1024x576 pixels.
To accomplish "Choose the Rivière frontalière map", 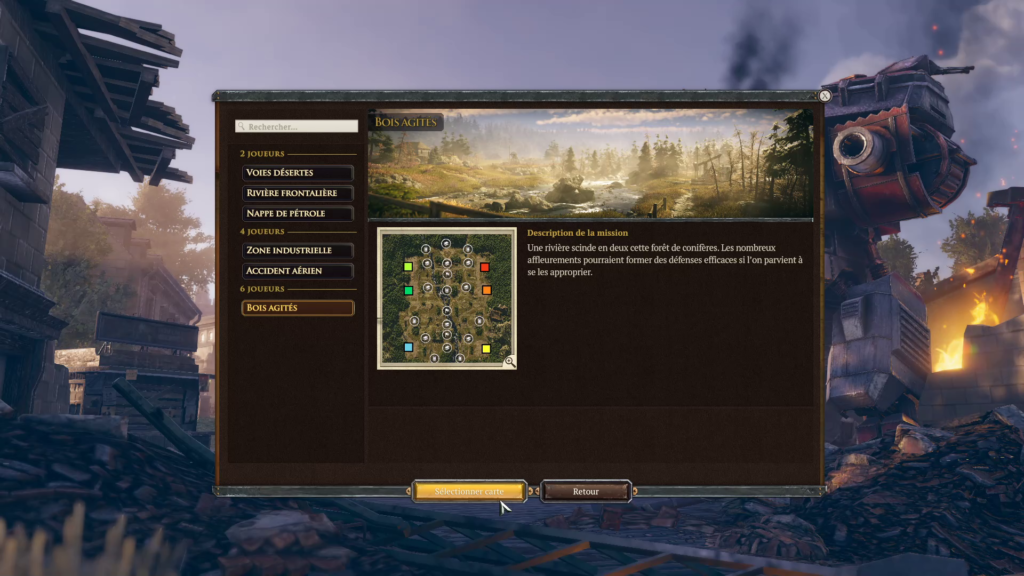I will [298, 193].
